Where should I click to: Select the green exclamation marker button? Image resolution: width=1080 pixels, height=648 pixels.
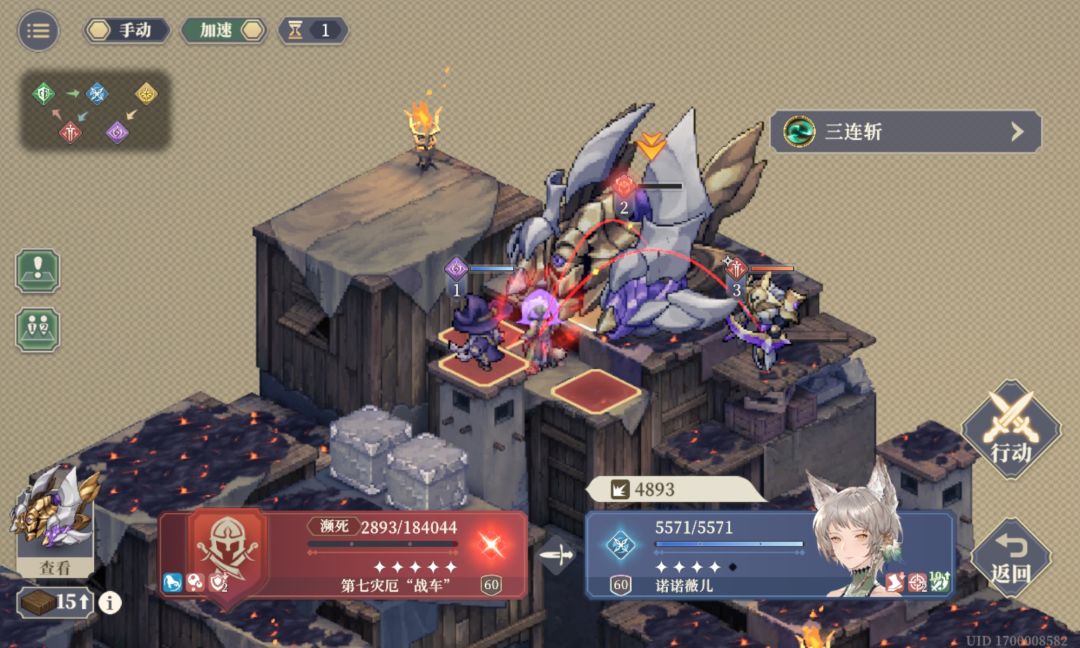38,271
